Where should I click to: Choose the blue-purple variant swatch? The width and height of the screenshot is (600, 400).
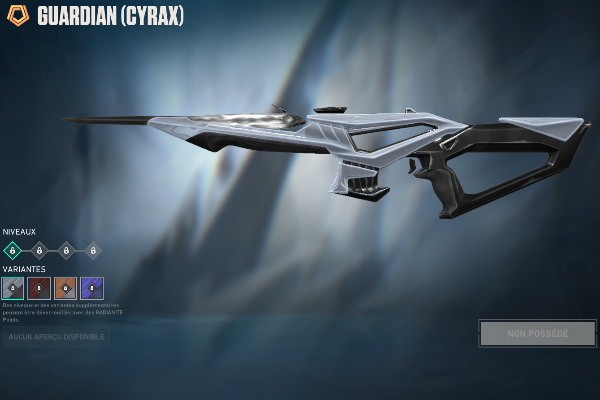pyautogui.click(x=92, y=288)
